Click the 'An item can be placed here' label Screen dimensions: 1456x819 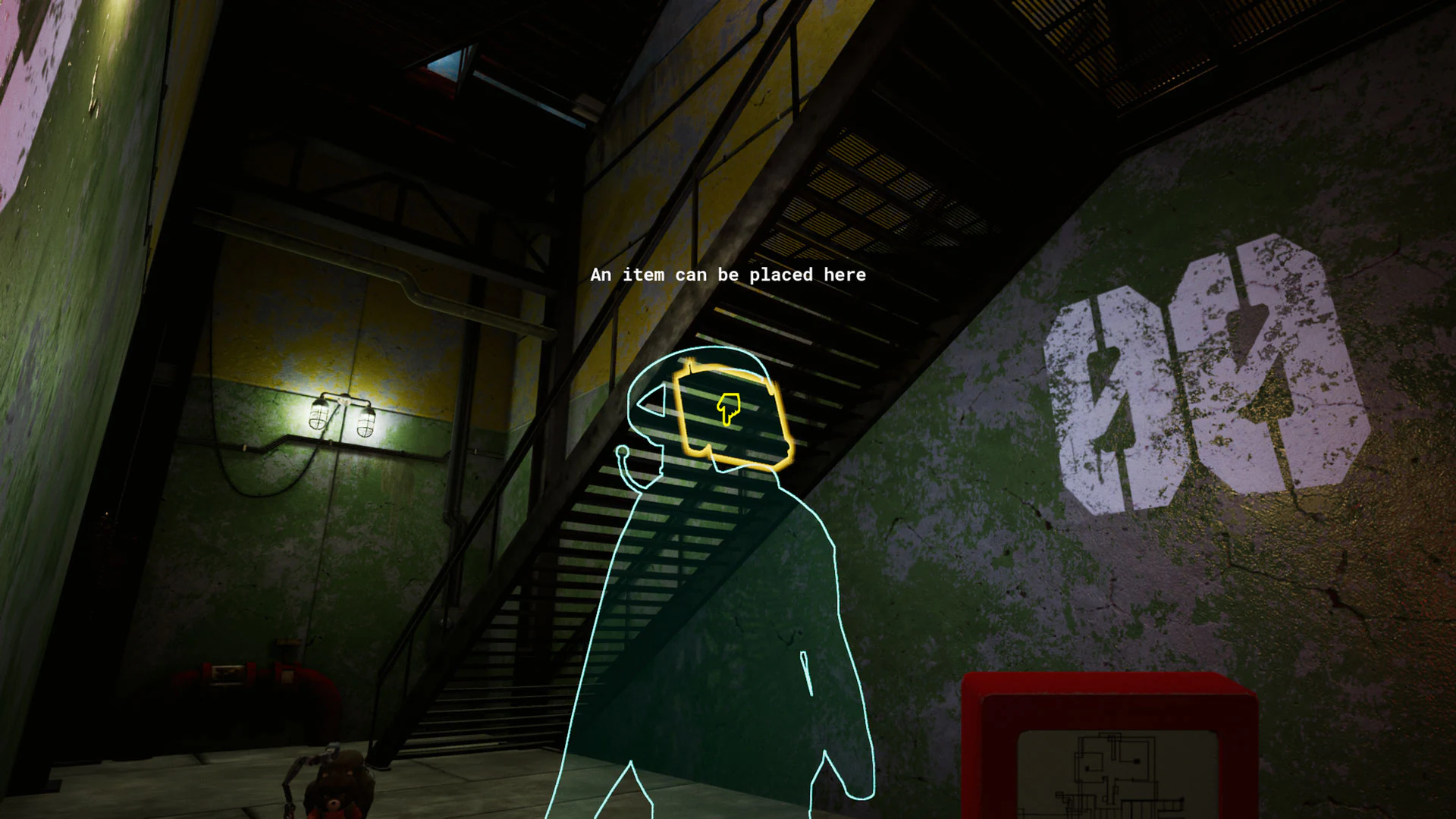726,275
